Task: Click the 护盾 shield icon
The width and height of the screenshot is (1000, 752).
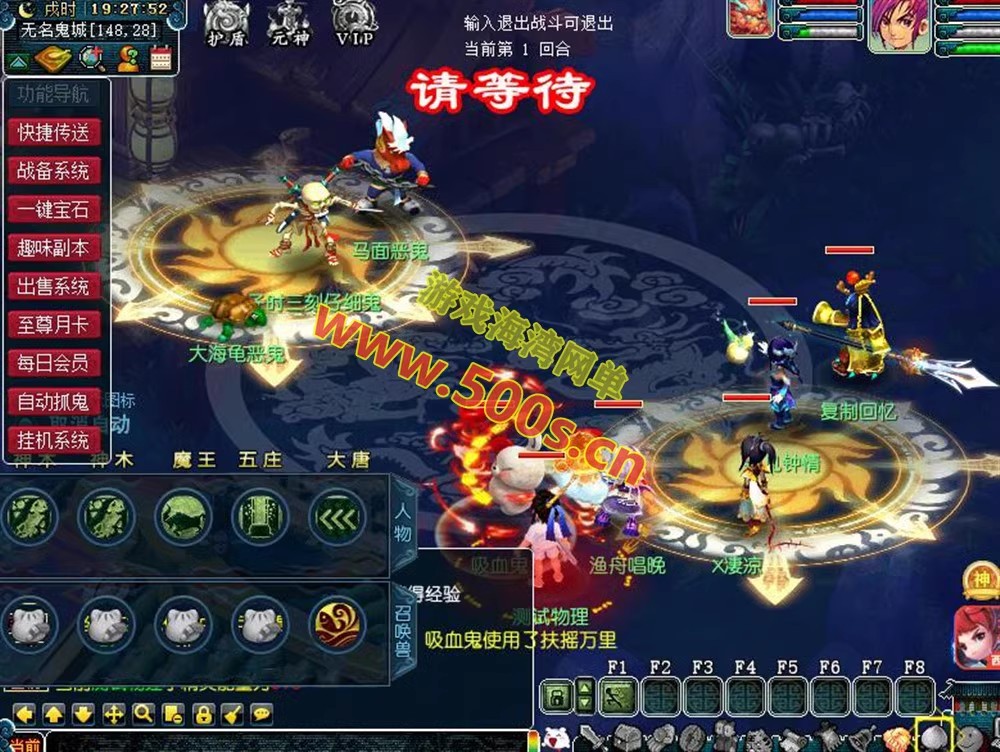Action: pyautogui.click(x=226, y=24)
